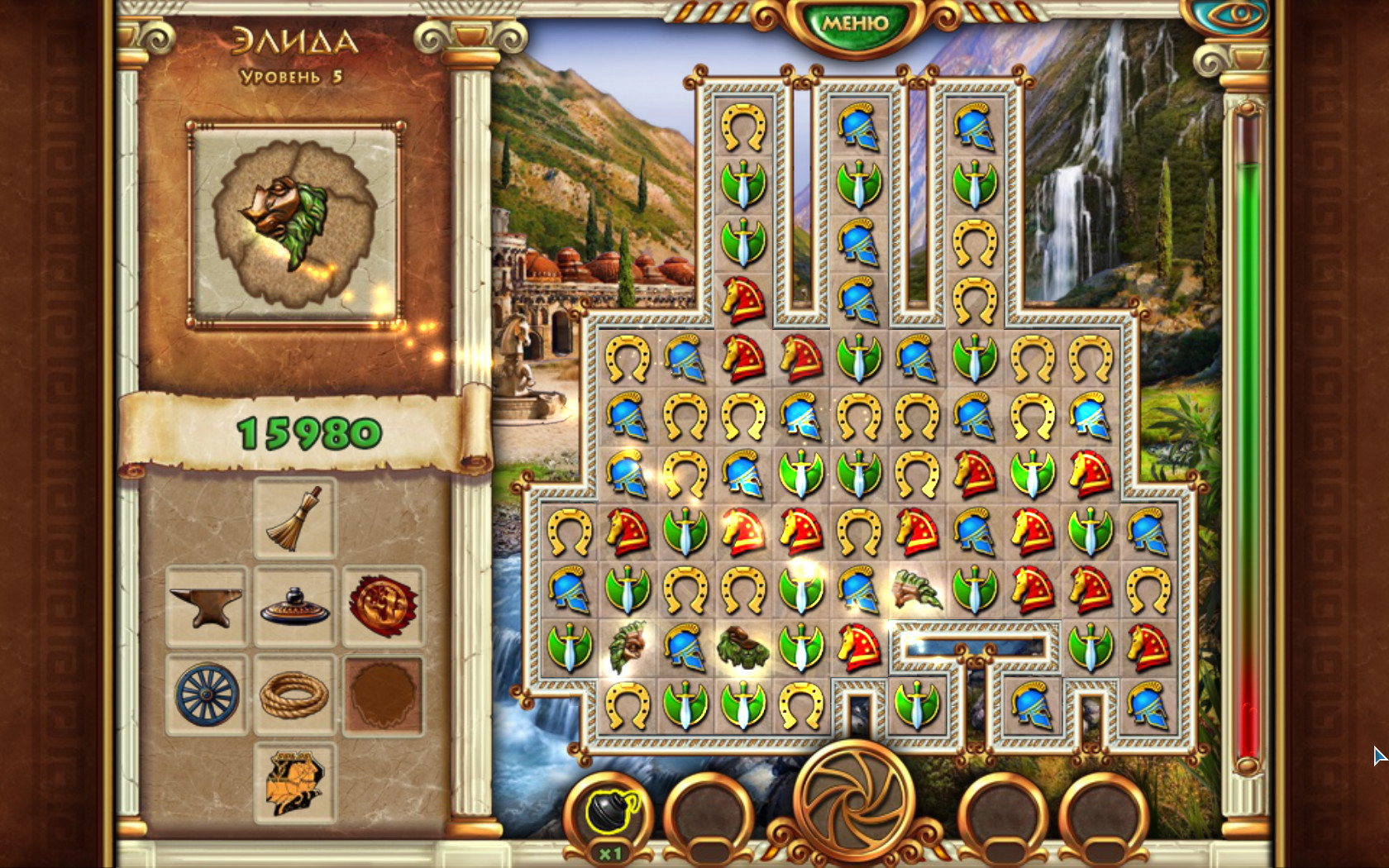1389x868 pixels.
Task: Click the central spiral medallion button
Action: coord(855,799)
